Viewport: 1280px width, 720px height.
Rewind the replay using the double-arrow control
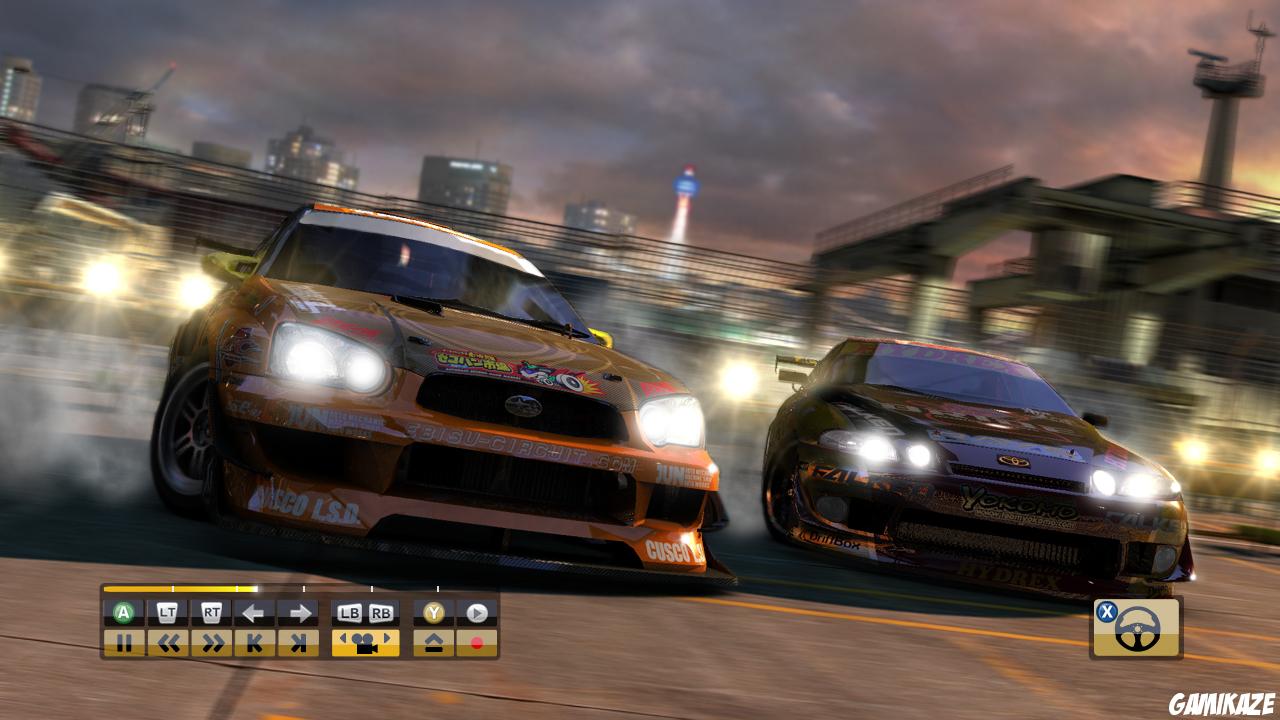coord(170,641)
